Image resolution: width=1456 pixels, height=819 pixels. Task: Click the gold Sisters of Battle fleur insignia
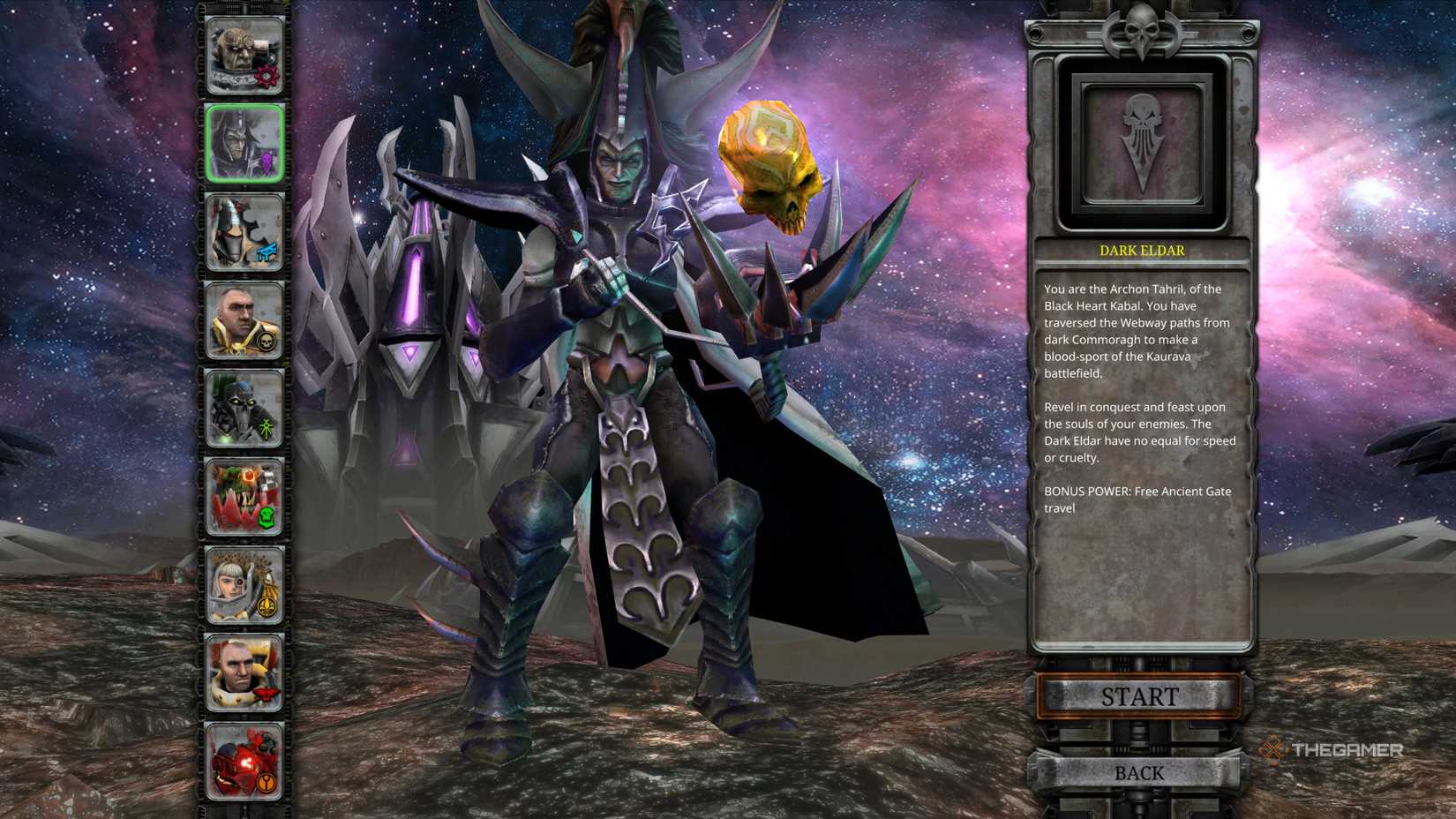269,605
